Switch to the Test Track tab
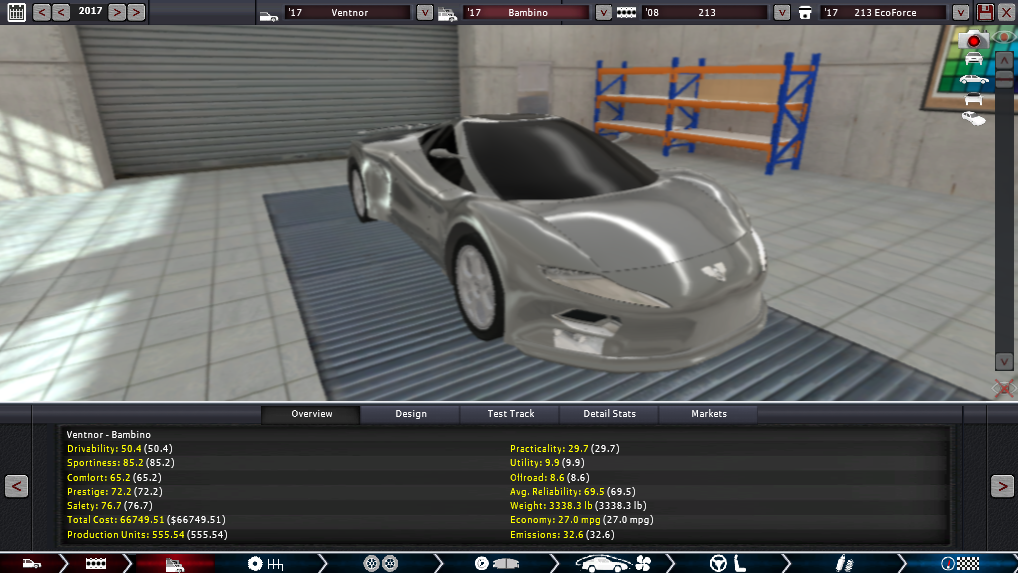Image resolution: width=1018 pixels, height=573 pixels. [510, 414]
